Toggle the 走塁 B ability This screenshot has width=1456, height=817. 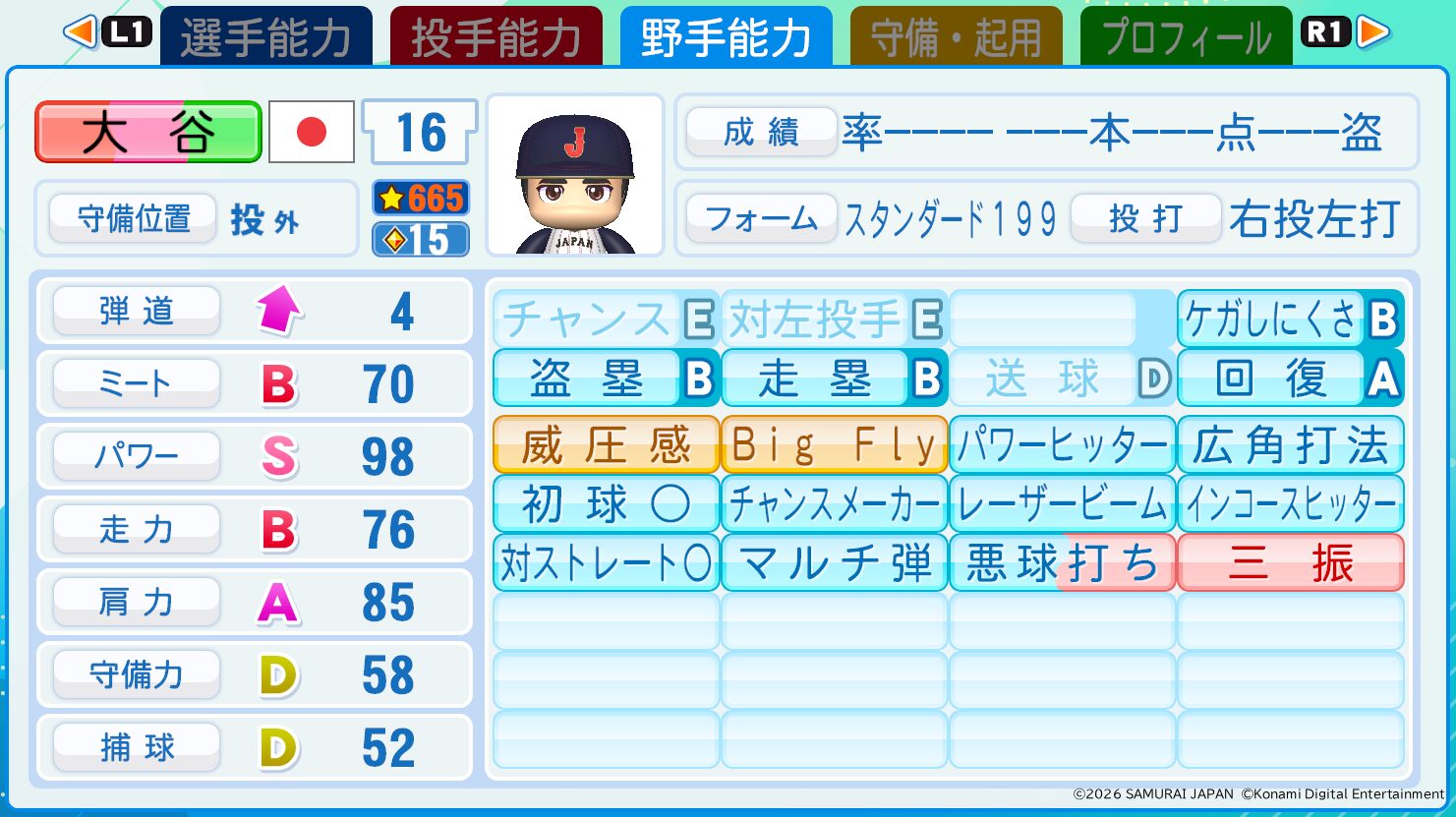(x=833, y=379)
